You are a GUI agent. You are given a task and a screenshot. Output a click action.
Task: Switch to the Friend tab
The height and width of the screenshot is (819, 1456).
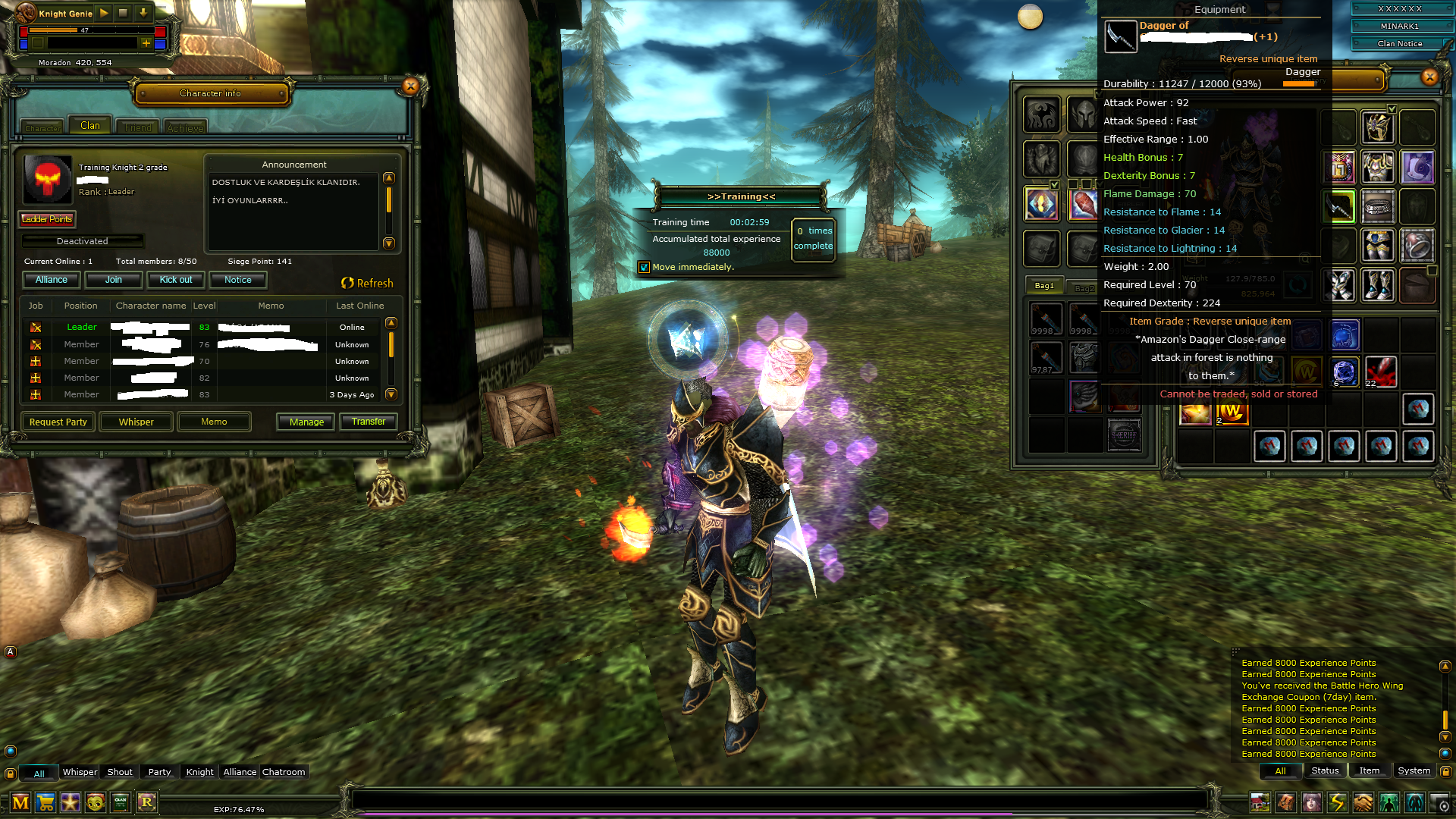(138, 127)
